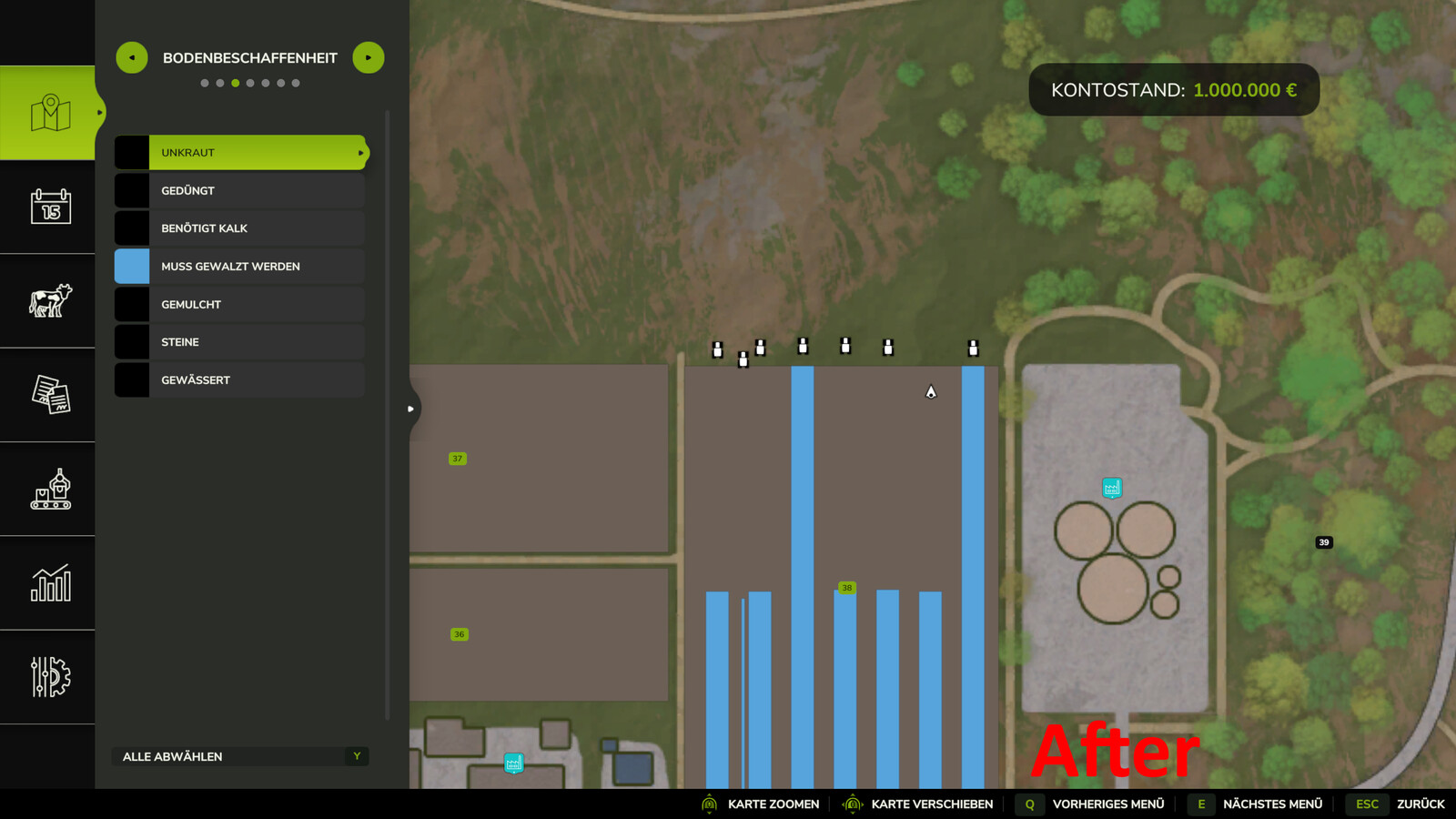Click the left arrow to change overlay category
Viewport: 1456px width, 819px height.
pyautogui.click(x=131, y=57)
